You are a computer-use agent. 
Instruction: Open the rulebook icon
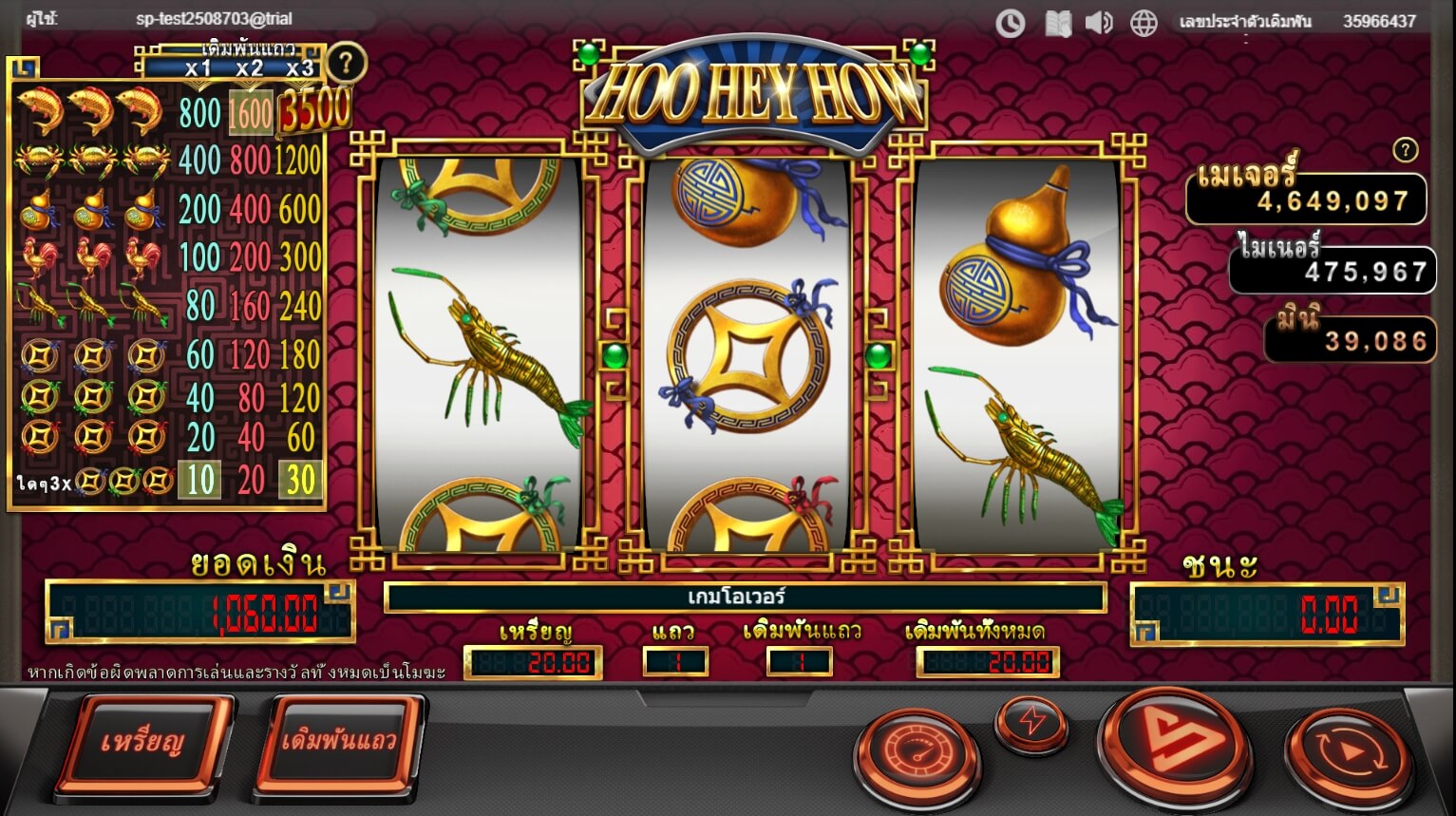[x=1057, y=23]
